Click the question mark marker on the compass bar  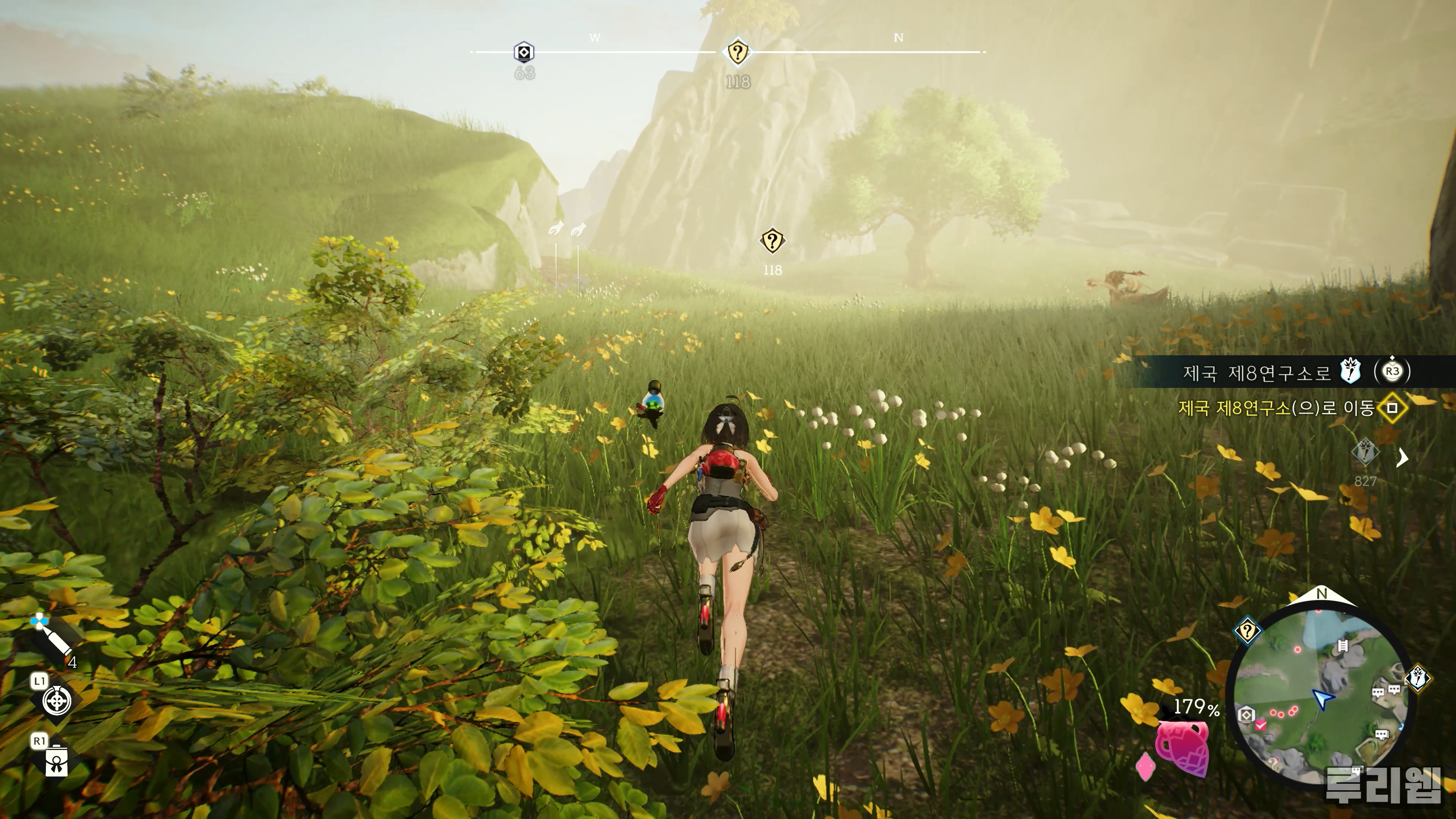(x=737, y=53)
